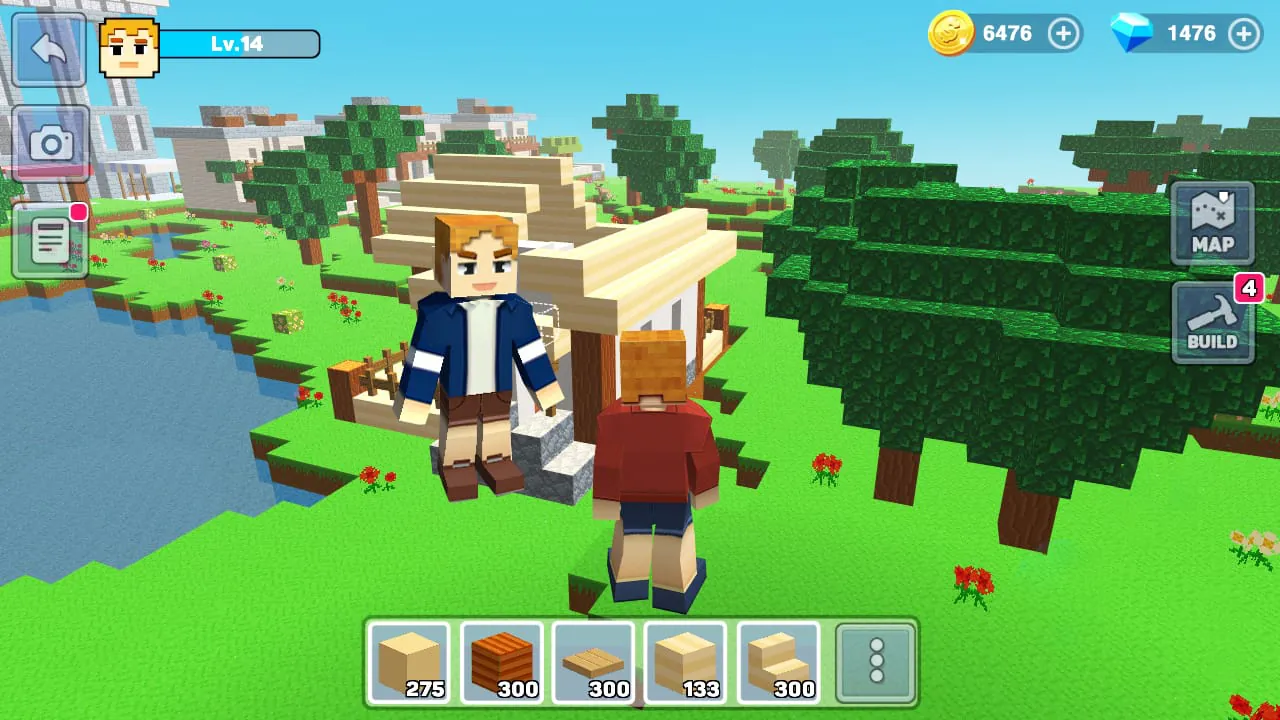Open the Map screen

[1212, 222]
